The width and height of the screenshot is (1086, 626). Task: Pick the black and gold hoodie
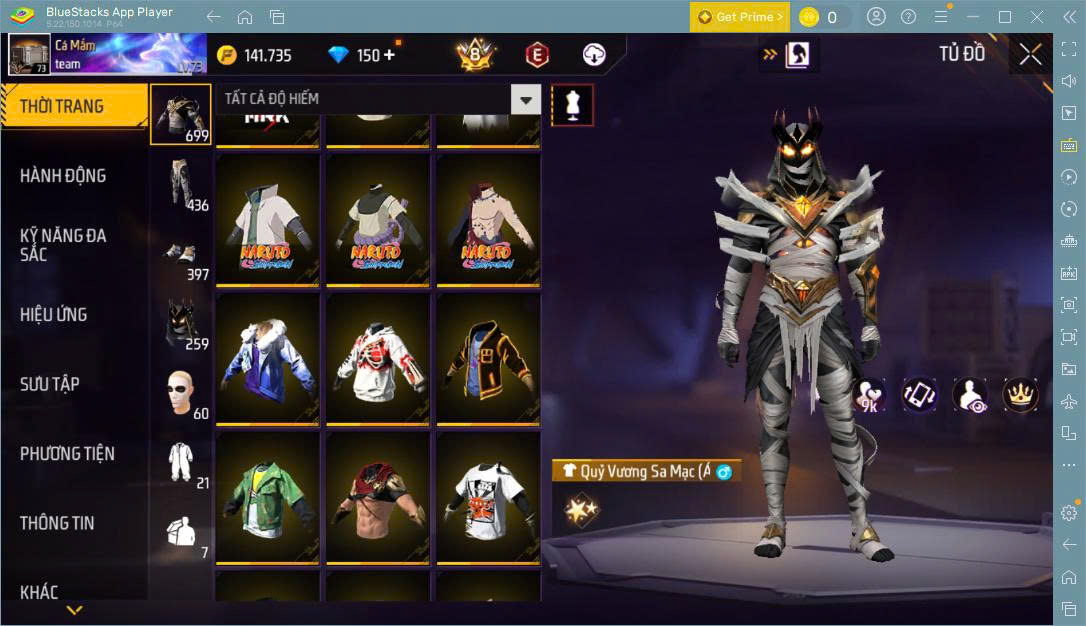pos(487,359)
